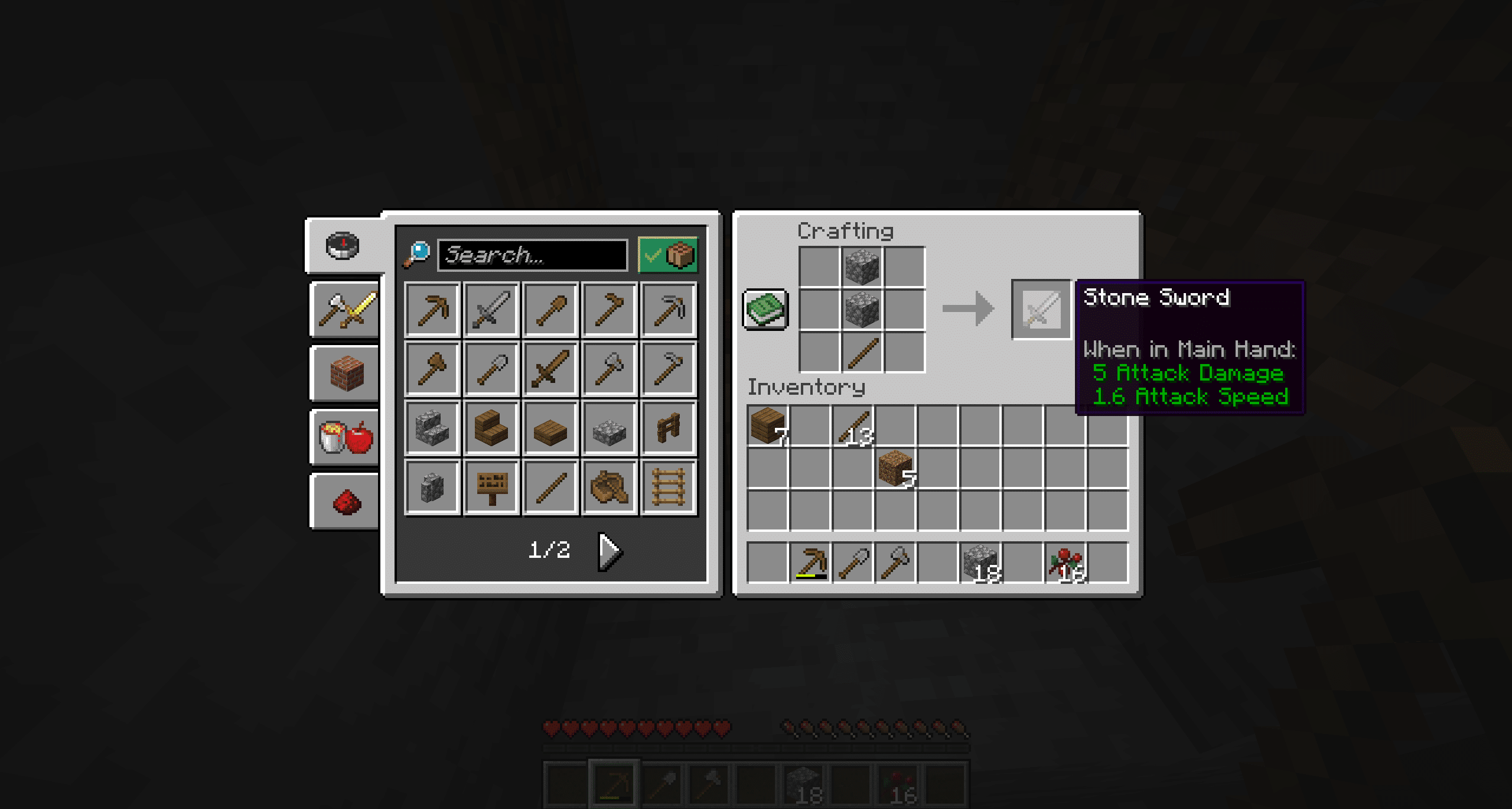
Task: Click the recipe Search field
Action: 532,255
